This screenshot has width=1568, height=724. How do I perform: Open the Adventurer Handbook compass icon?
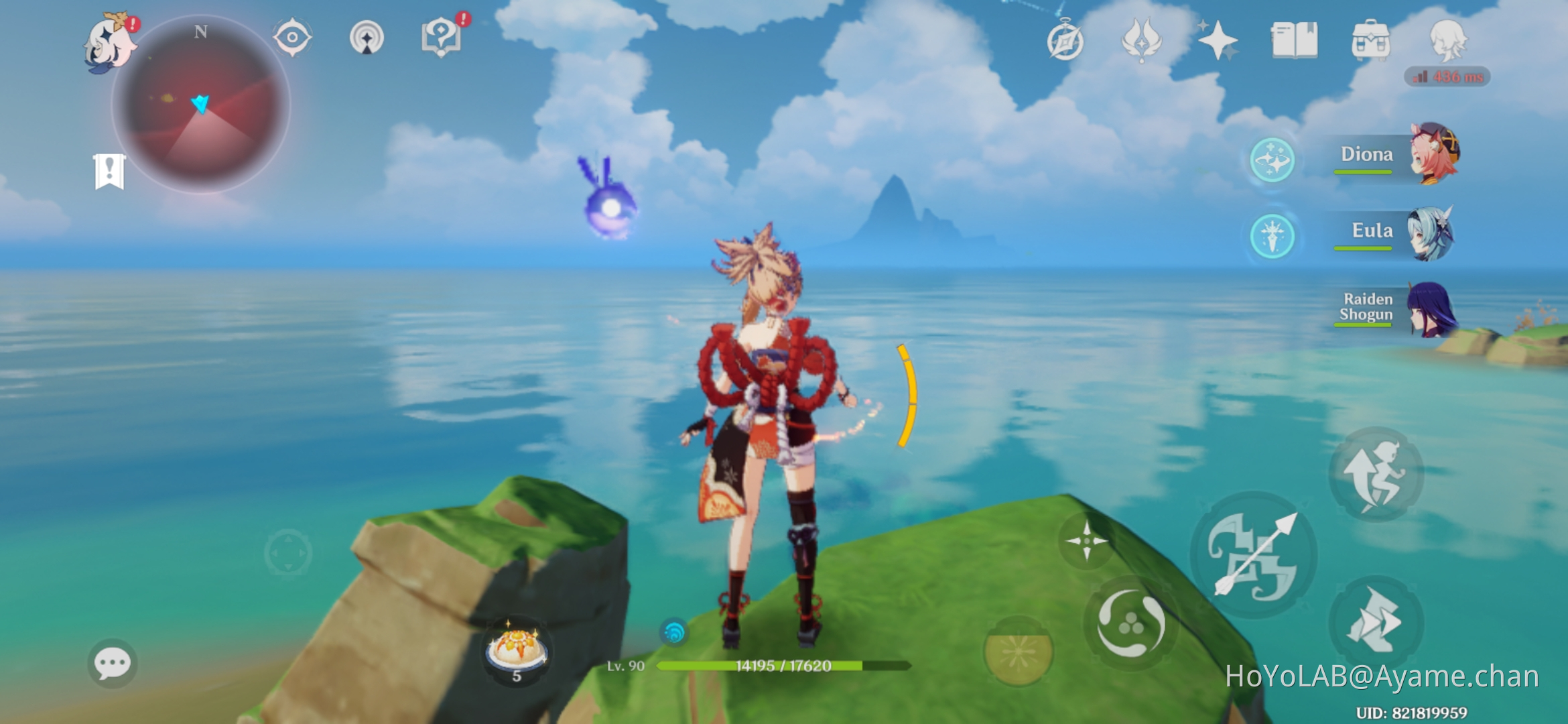(1065, 42)
